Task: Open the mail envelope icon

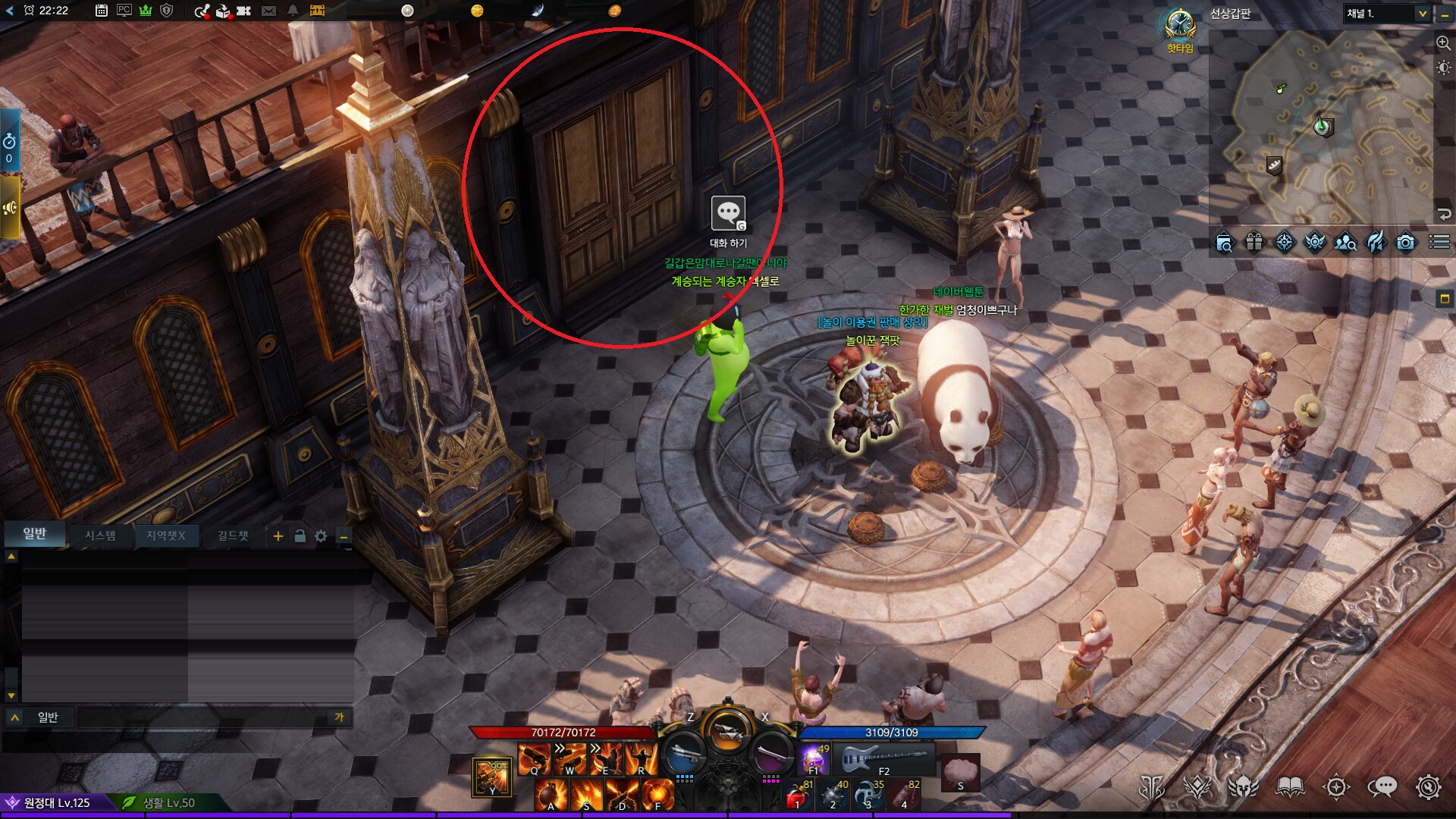Action: coord(268,11)
